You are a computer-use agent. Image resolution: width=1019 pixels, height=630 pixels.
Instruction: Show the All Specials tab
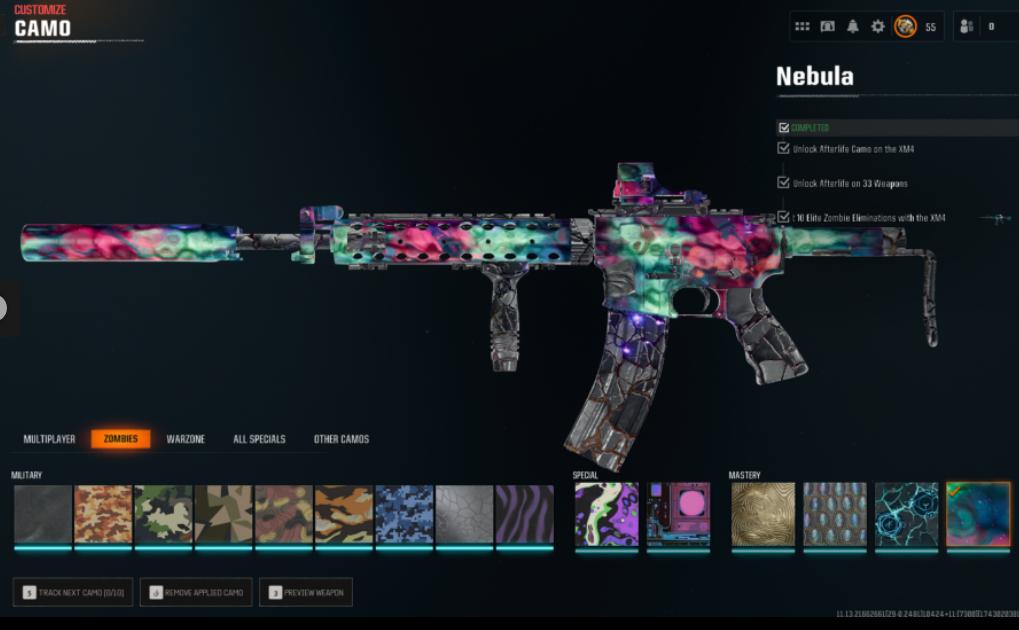[x=259, y=439]
